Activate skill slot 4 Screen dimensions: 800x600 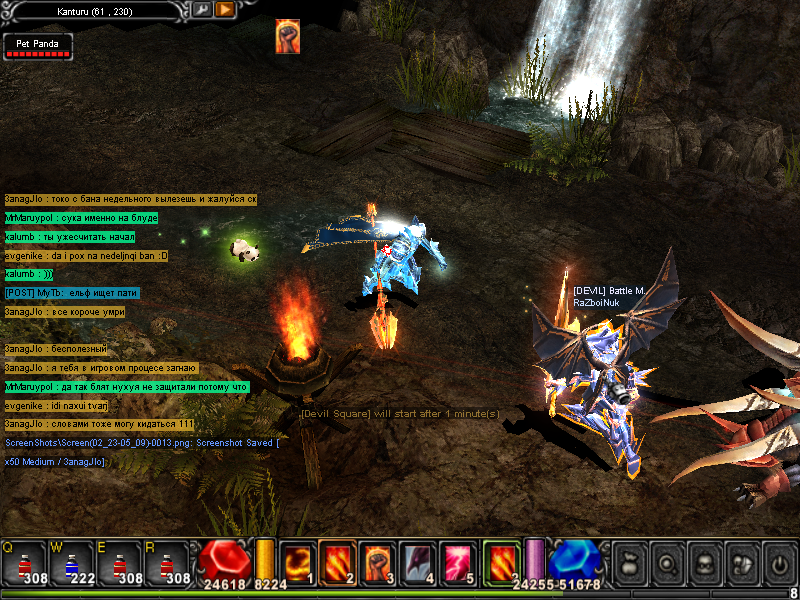[x=417, y=562]
